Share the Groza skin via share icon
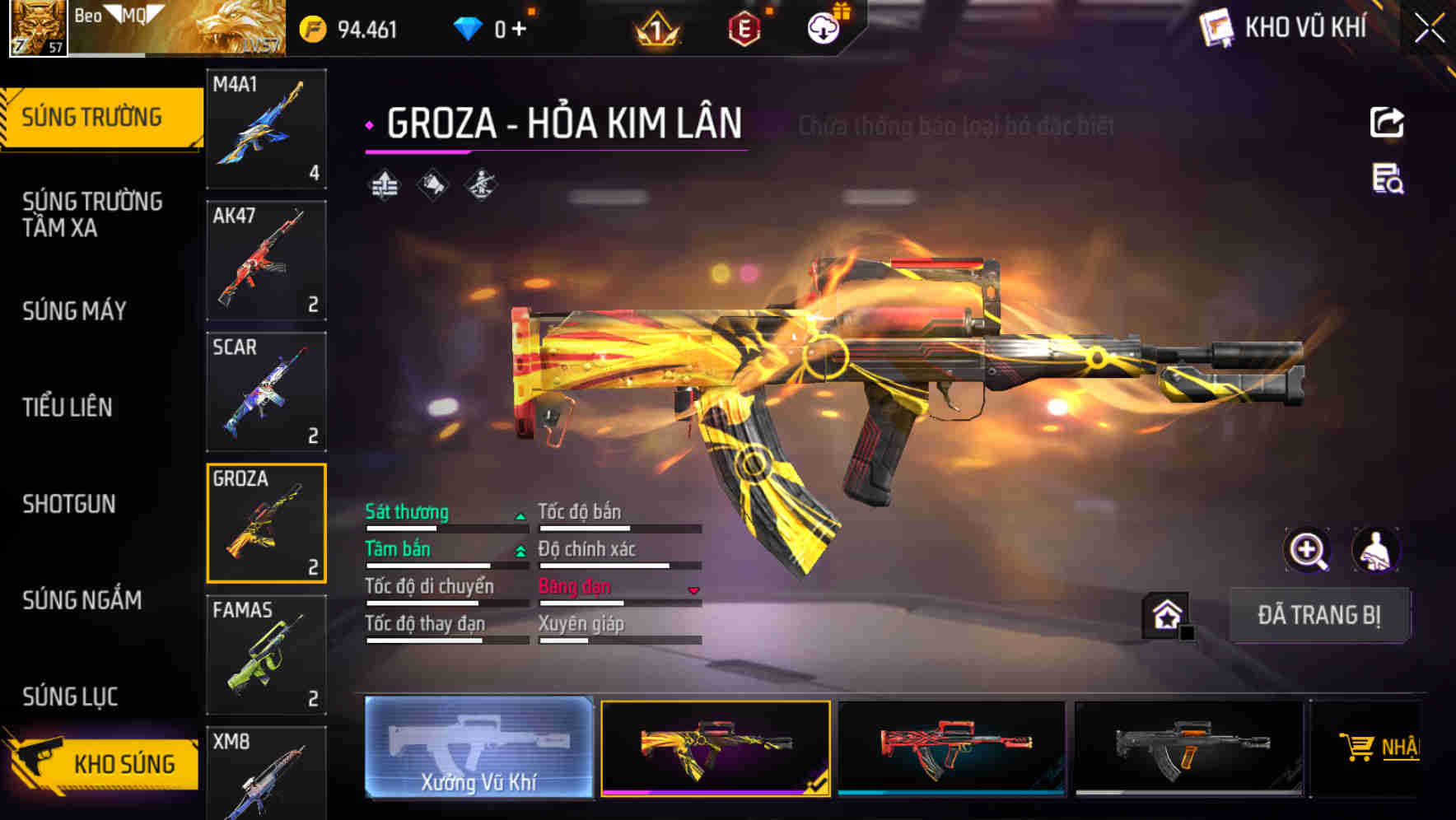Screen dimensions: 1456x820 1387,123
